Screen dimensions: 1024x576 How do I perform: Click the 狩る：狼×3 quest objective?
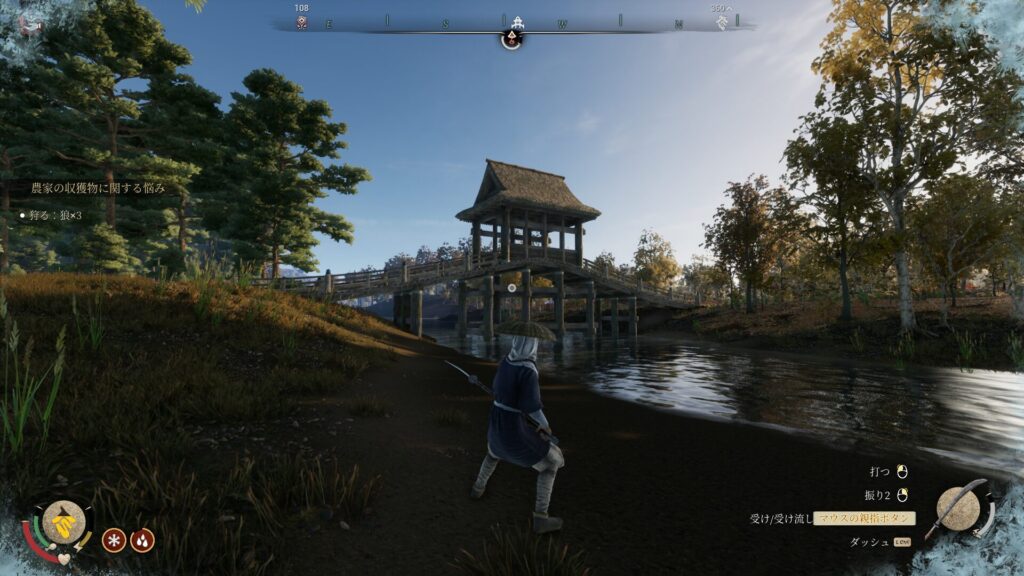(54, 215)
